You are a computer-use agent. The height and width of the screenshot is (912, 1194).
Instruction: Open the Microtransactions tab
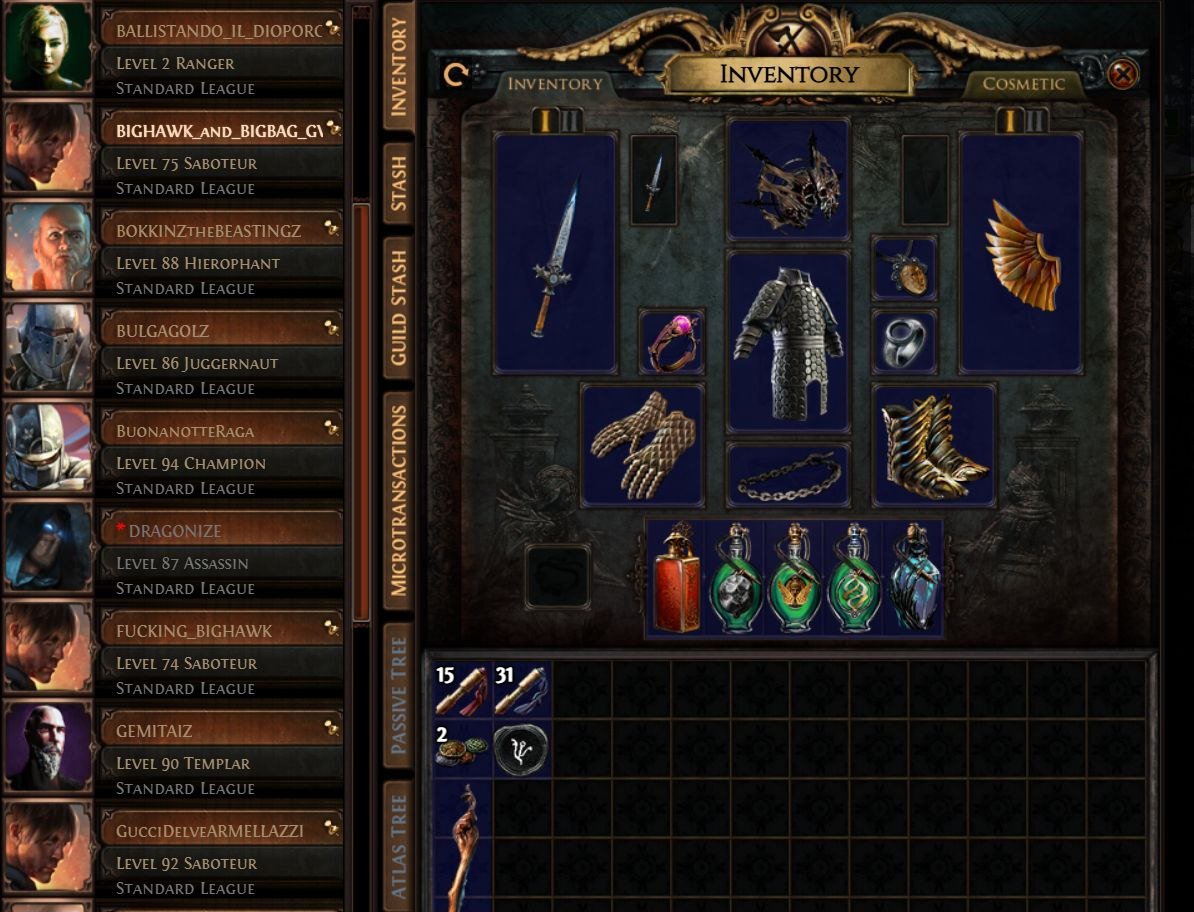point(398,500)
